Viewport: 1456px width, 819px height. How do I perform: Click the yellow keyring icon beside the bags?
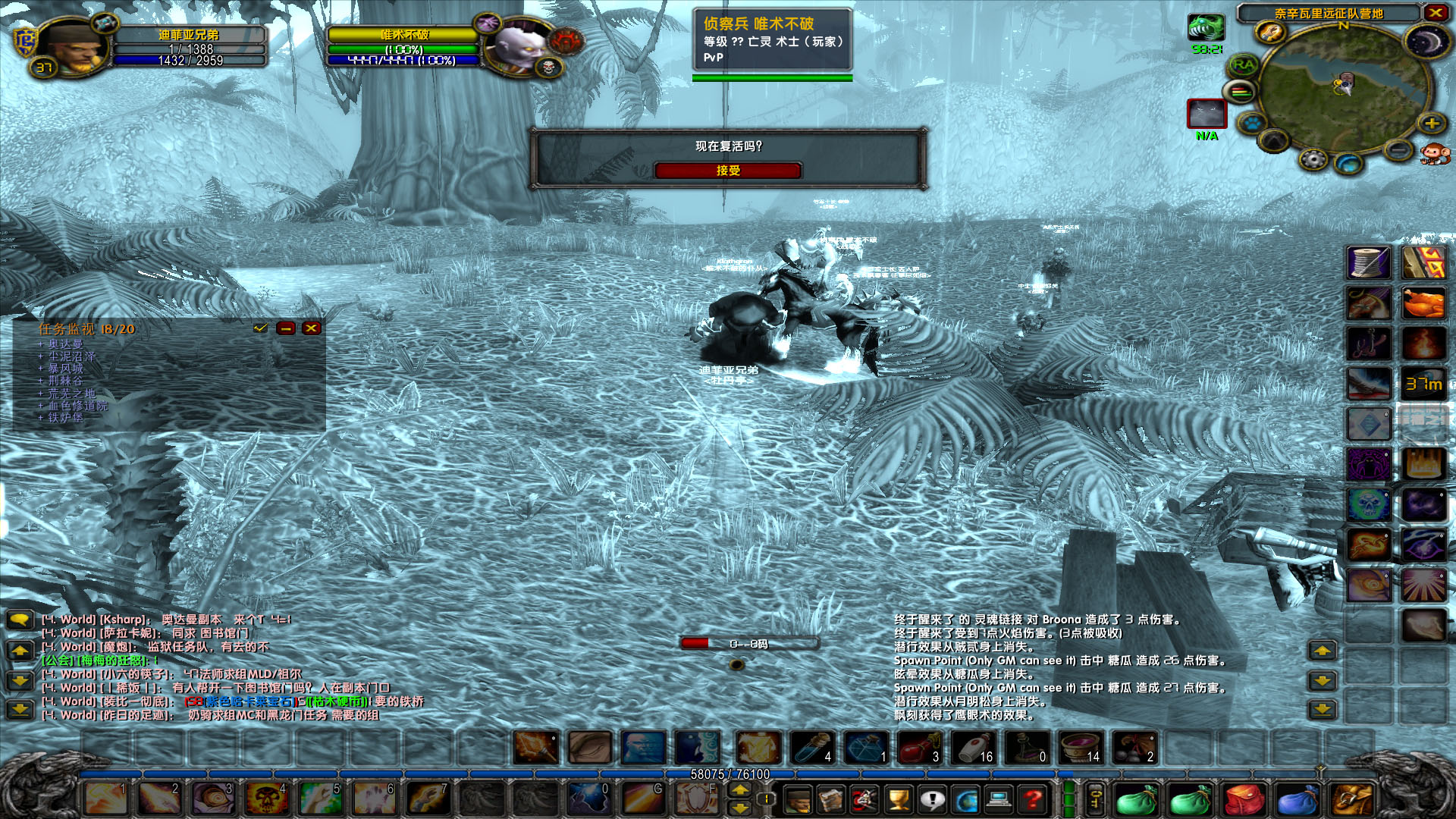pos(1096,799)
